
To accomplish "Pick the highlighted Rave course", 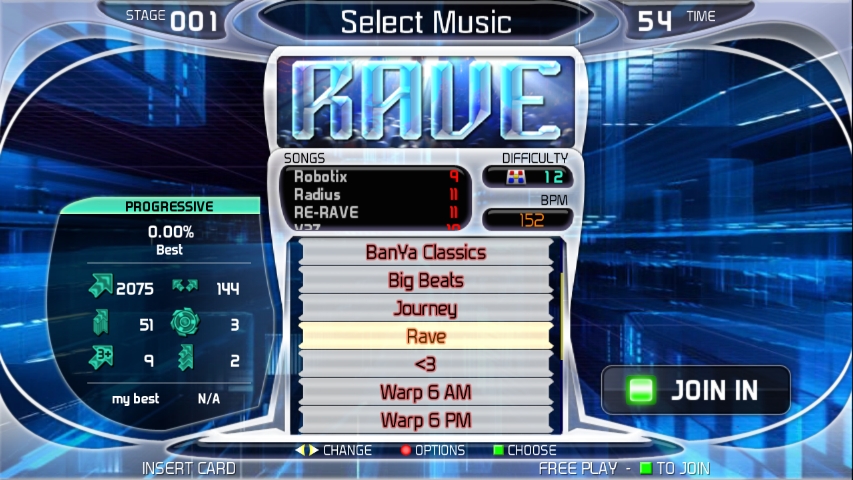I will point(426,337).
